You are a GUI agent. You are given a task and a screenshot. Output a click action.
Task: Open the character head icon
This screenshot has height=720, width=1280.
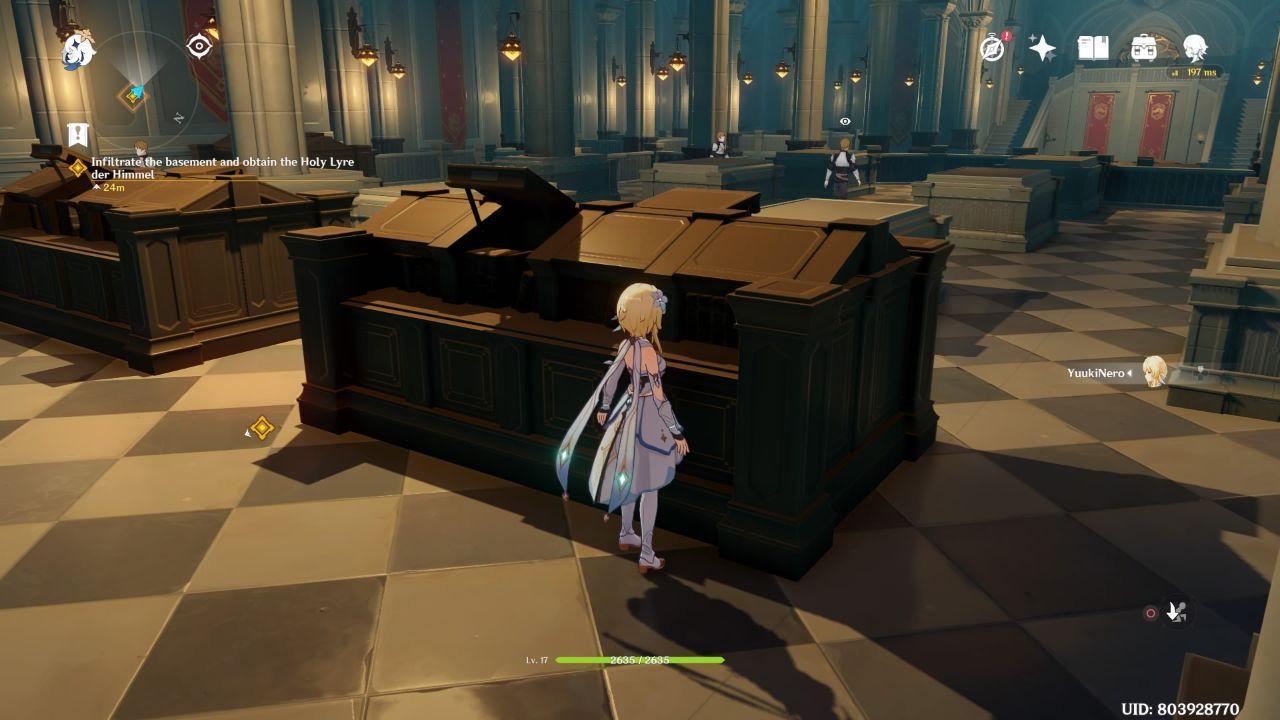(x=1195, y=47)
